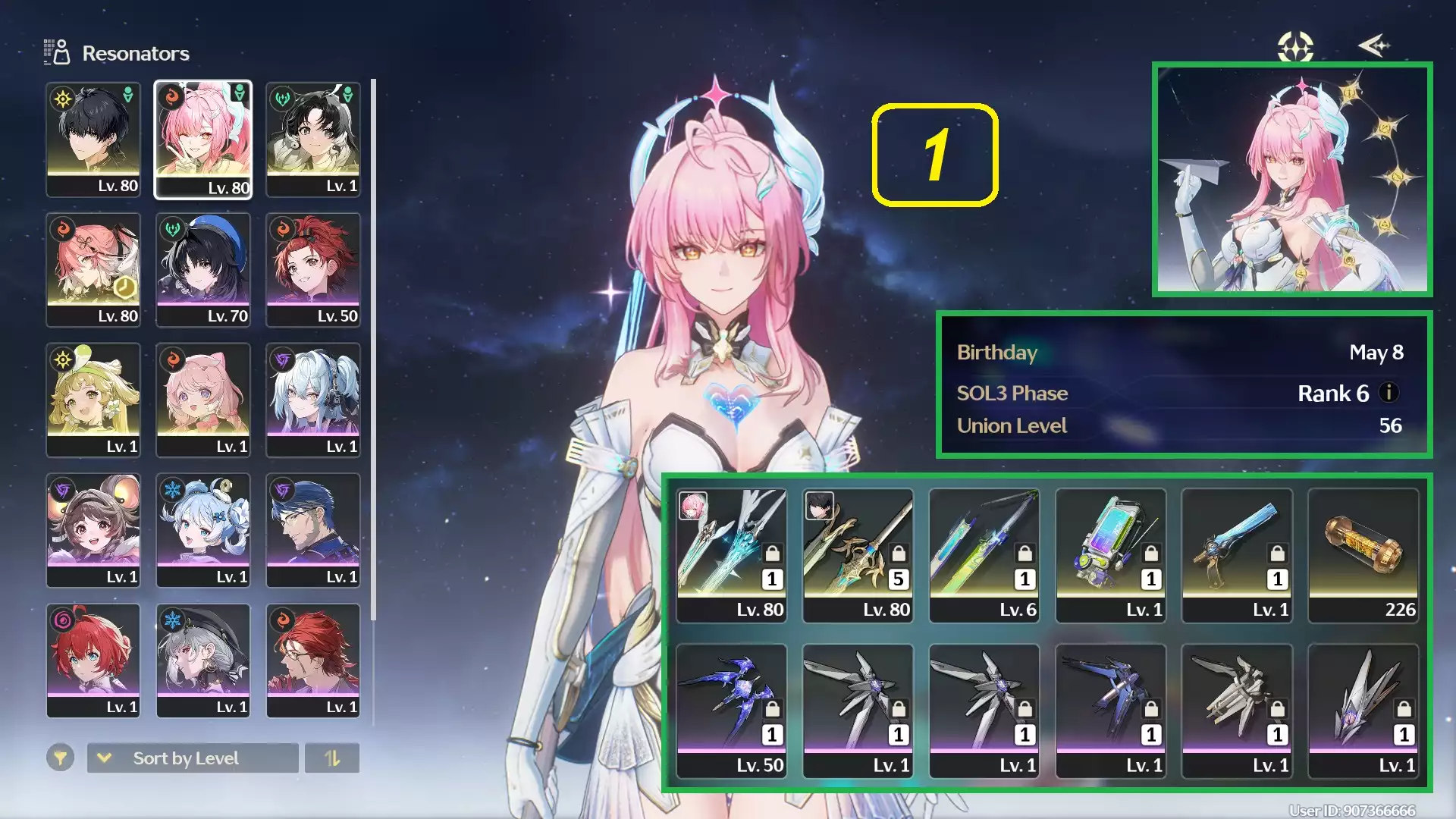Open the resonator showcase star icon top right

click(x=1295, y=47)
